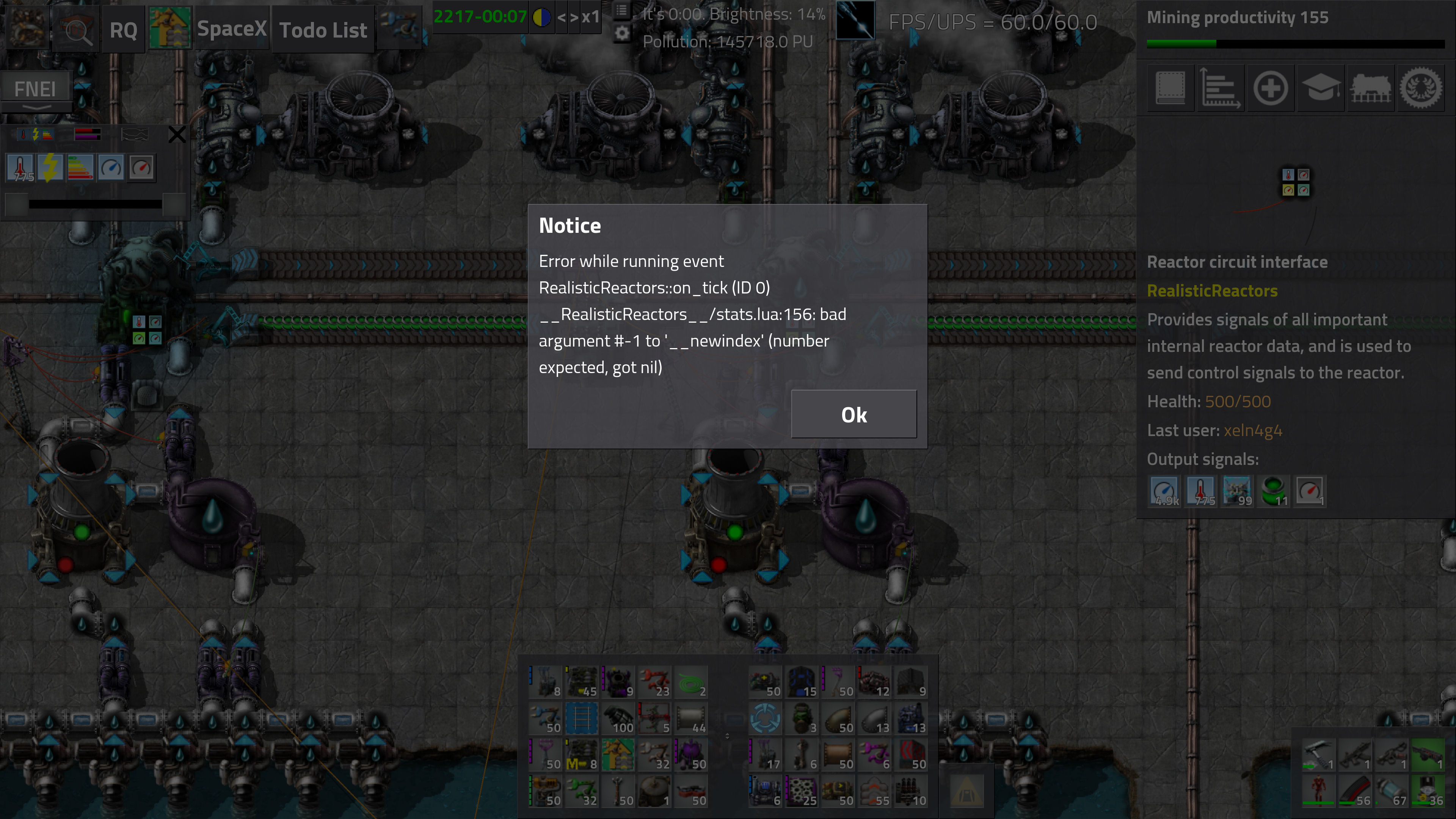This screenshot has width=1456, height=819.
Task: Open the tutorials graduation cap button
Action: click(x=1320, y=88)
